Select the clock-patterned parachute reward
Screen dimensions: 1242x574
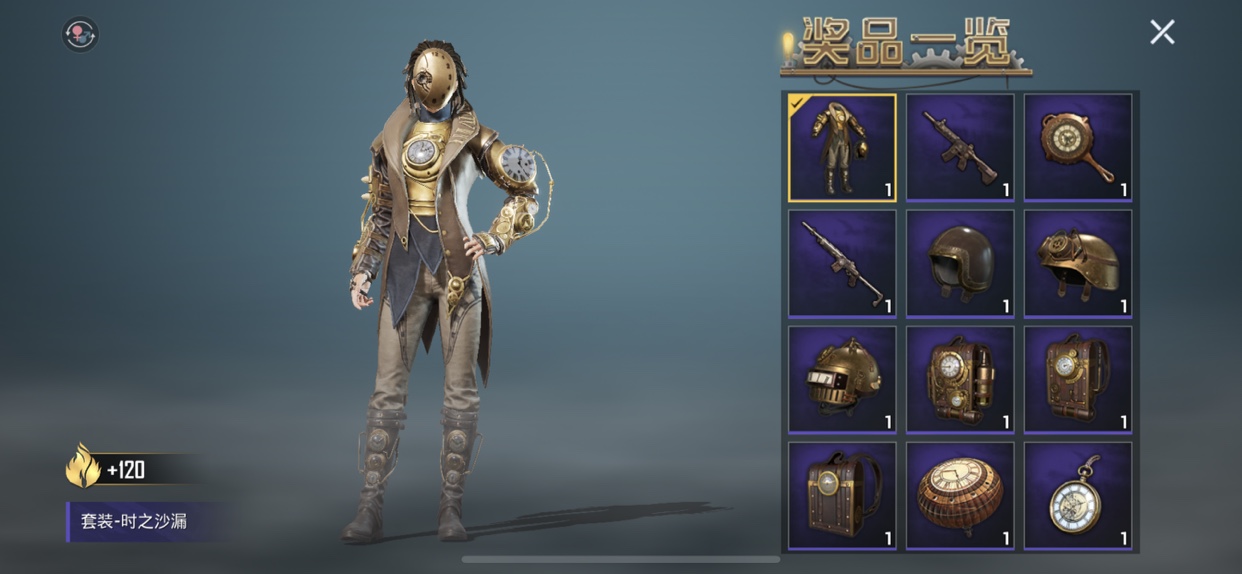[960, 496]
